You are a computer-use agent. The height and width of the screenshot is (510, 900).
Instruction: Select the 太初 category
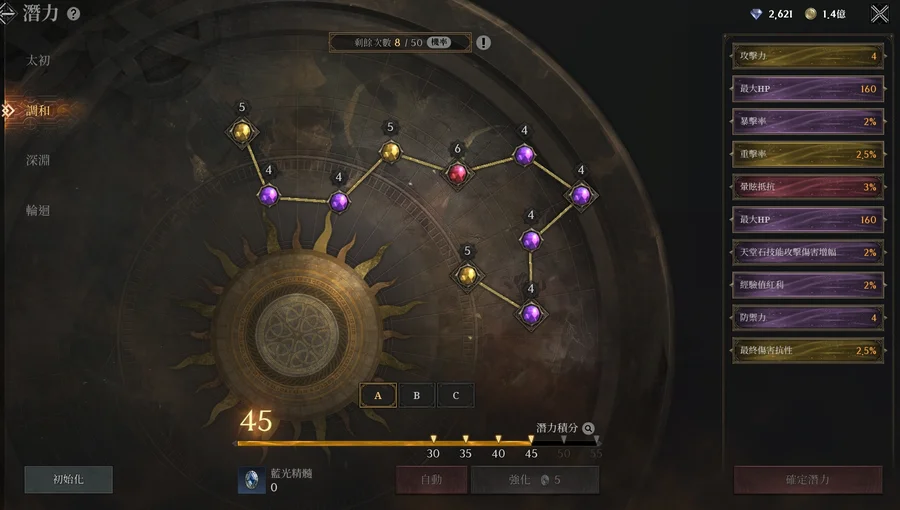38,60
